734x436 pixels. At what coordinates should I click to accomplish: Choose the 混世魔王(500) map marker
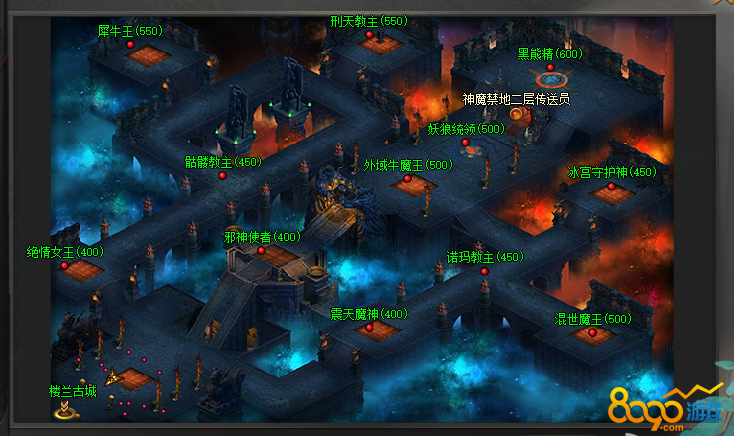click(x=592, y=333)
